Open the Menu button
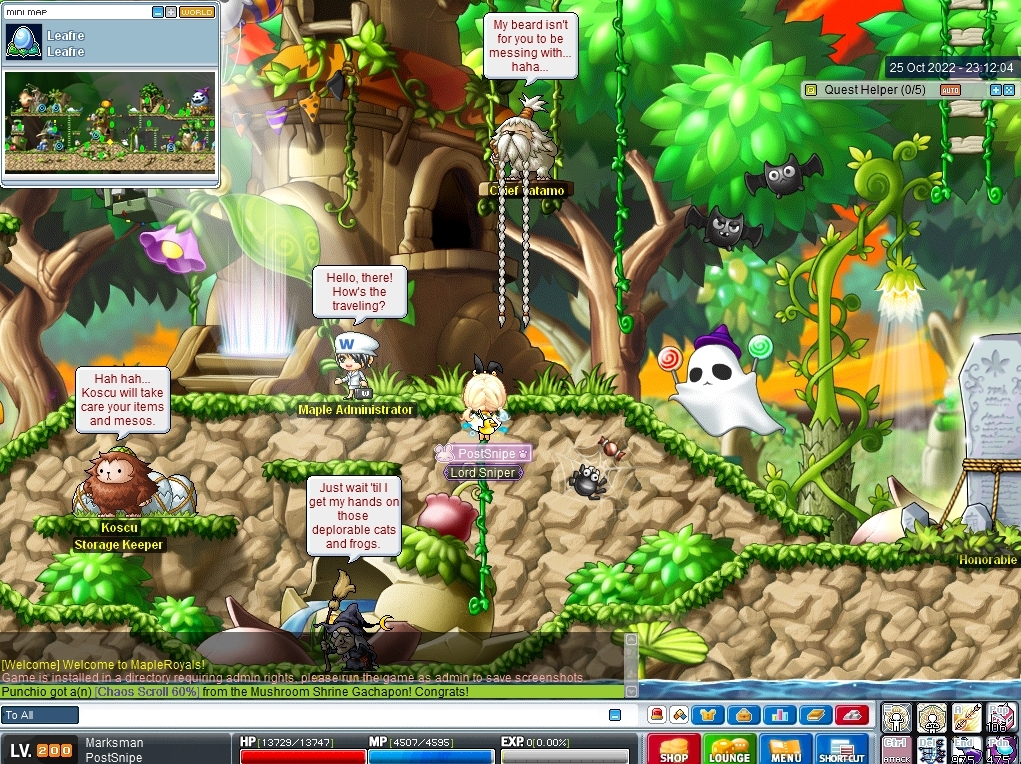1021x764 pixels. point(786,749)
